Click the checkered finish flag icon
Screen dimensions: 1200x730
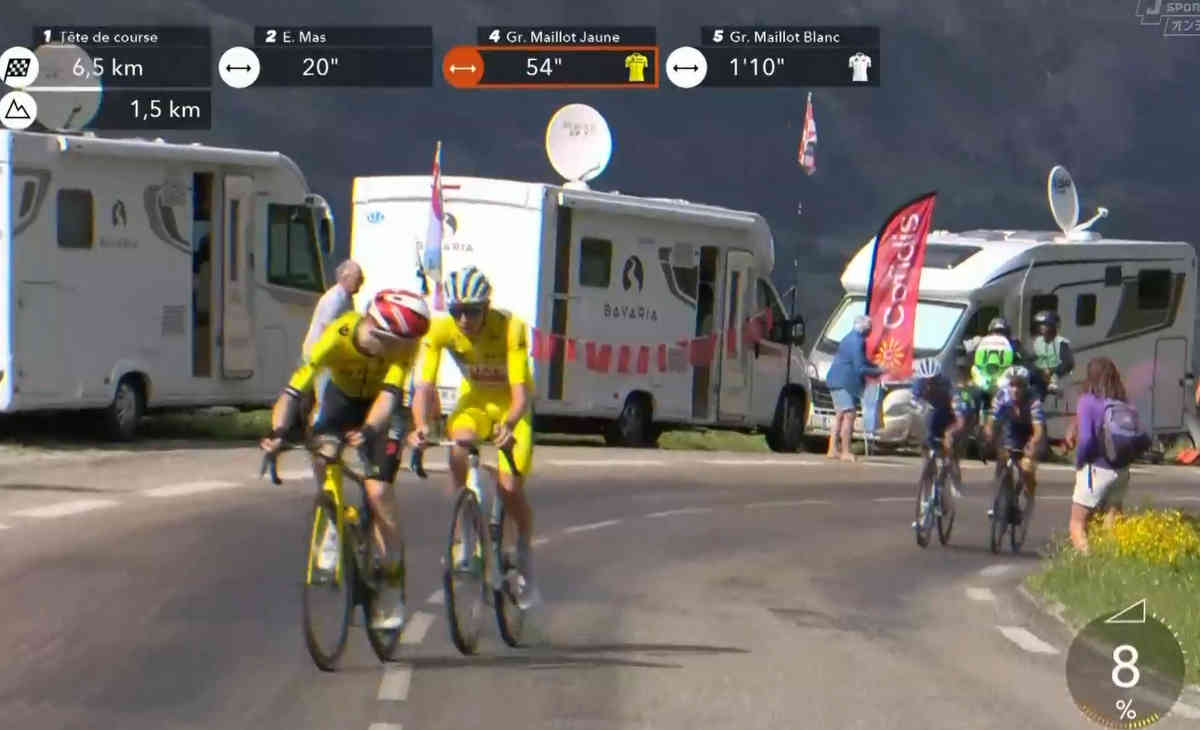(x=18, y=68)
